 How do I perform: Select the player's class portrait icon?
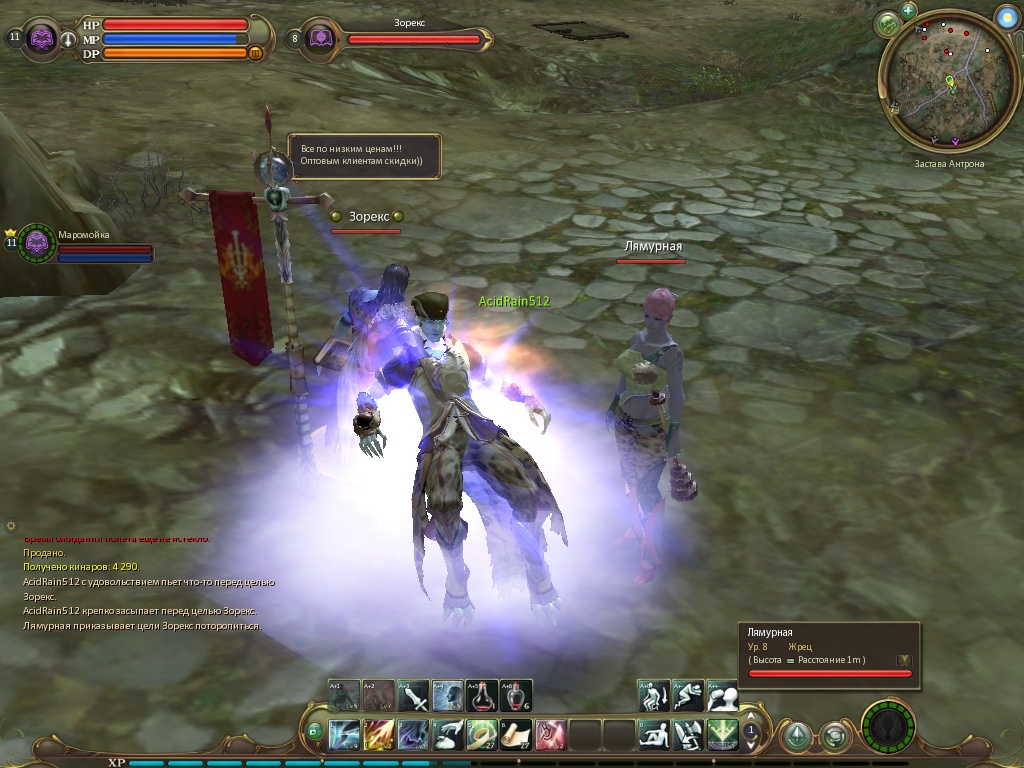(41, 39)
